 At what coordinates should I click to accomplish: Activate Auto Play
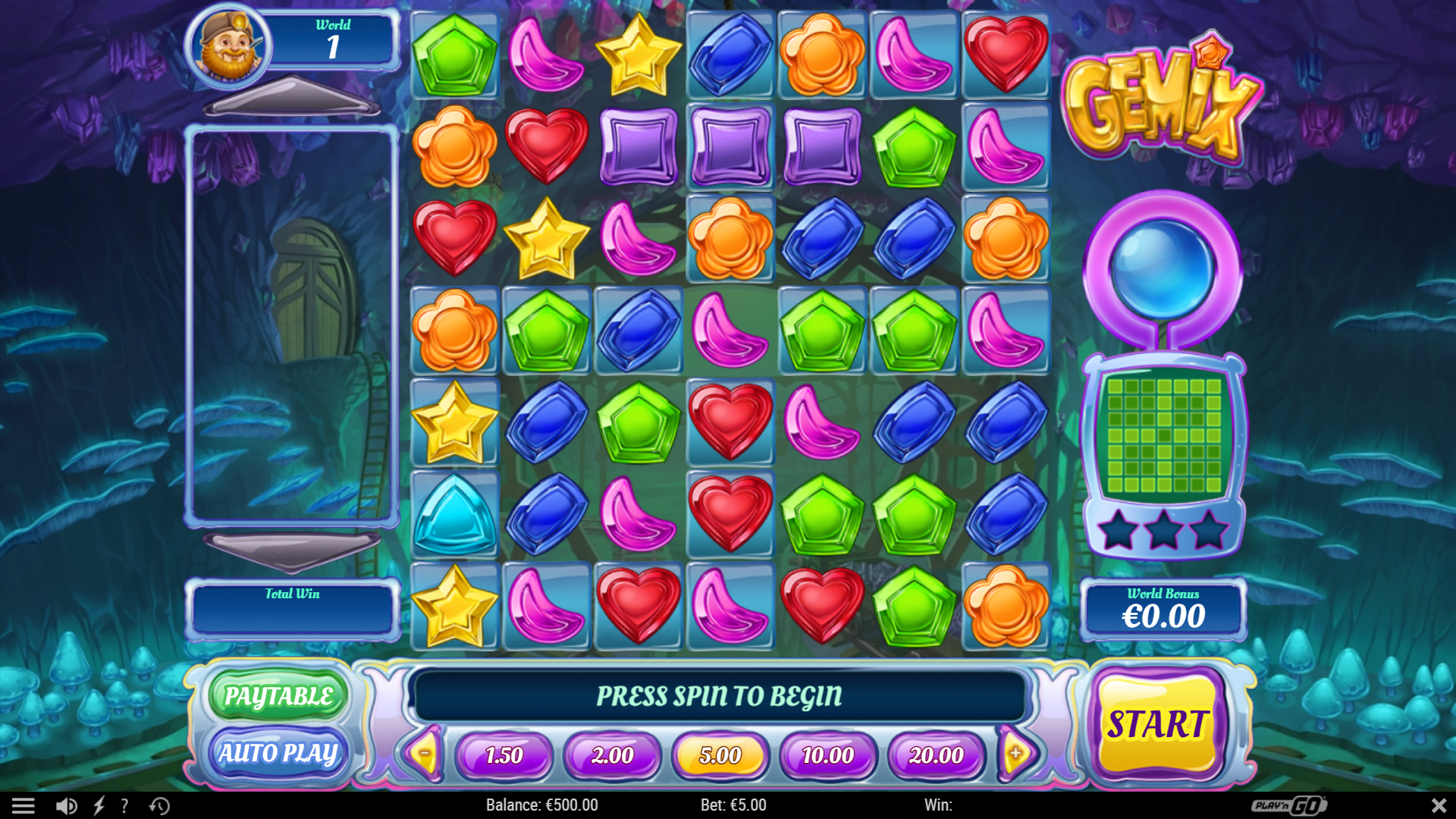pos(278,753)
